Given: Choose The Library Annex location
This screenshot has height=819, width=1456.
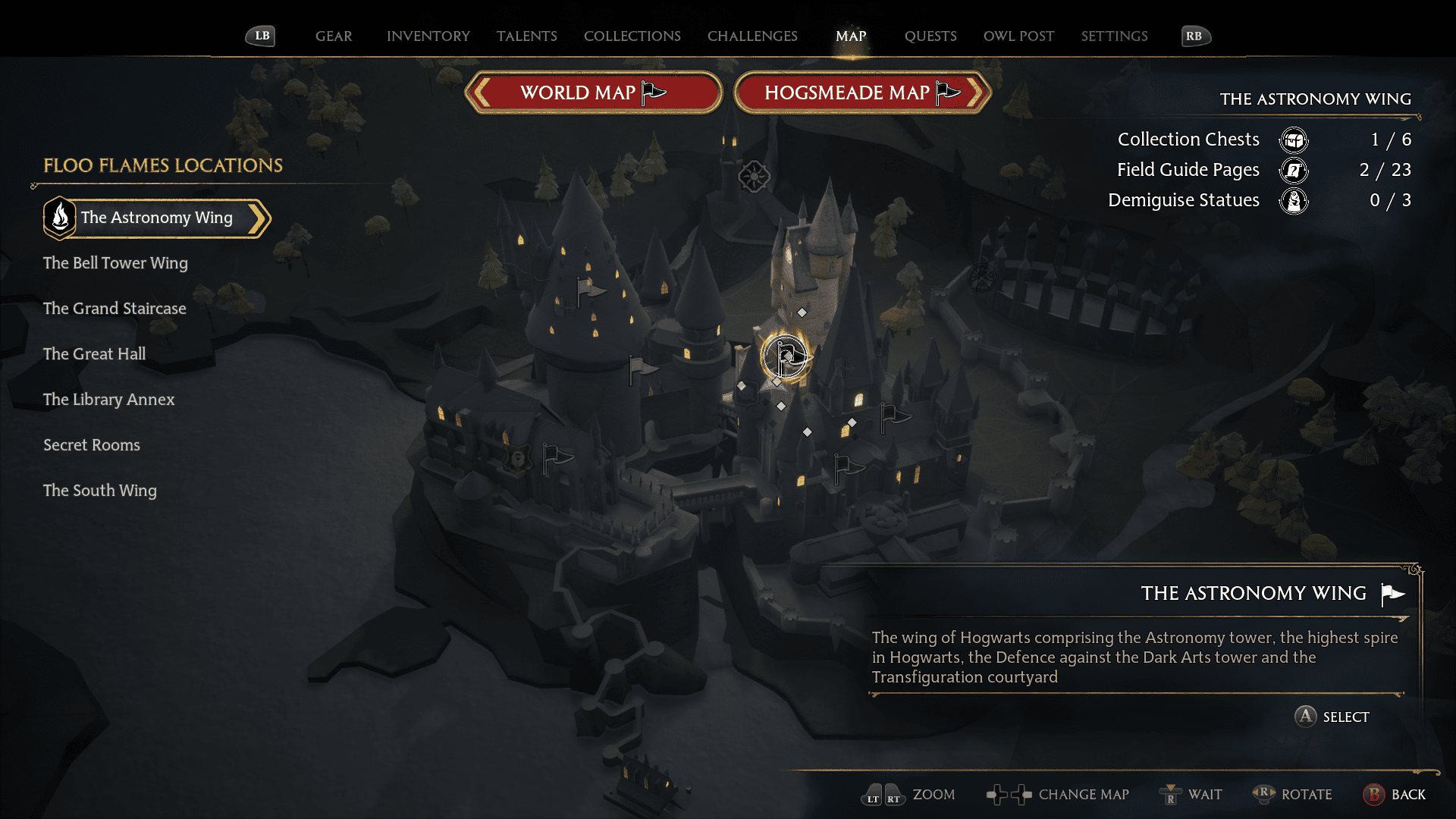Looking at the screenshot, I should pyautogui.click(x=108, y=400).
